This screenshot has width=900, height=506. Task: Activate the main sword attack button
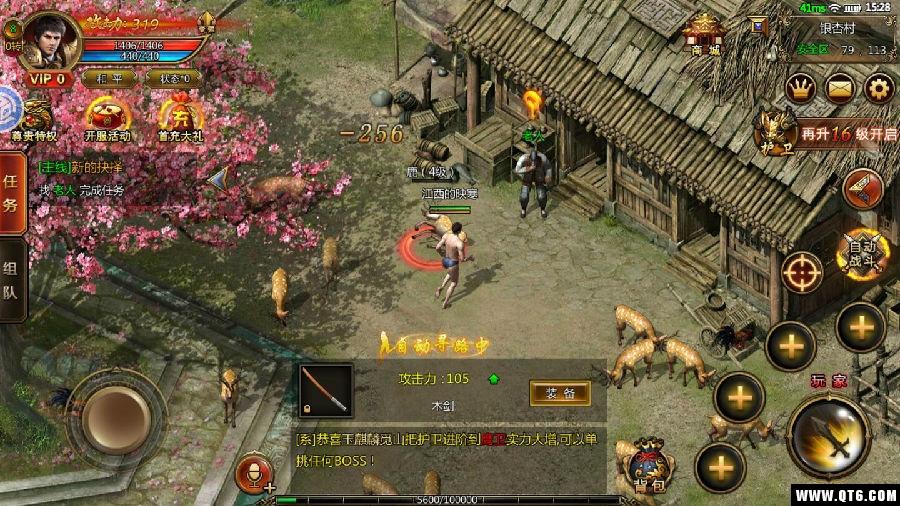828,435
